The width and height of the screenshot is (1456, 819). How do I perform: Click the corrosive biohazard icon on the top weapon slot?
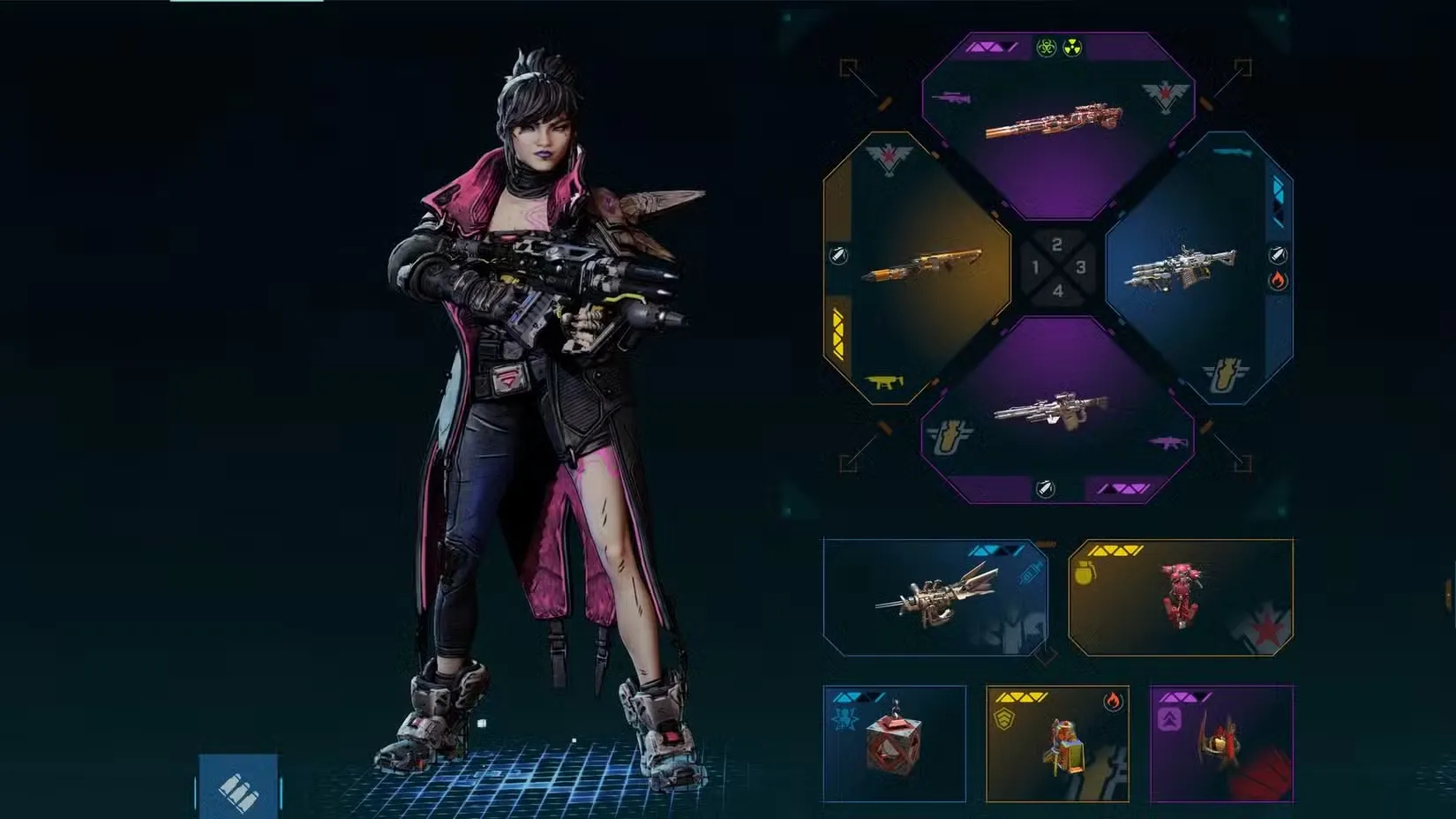click(1047, 47)
